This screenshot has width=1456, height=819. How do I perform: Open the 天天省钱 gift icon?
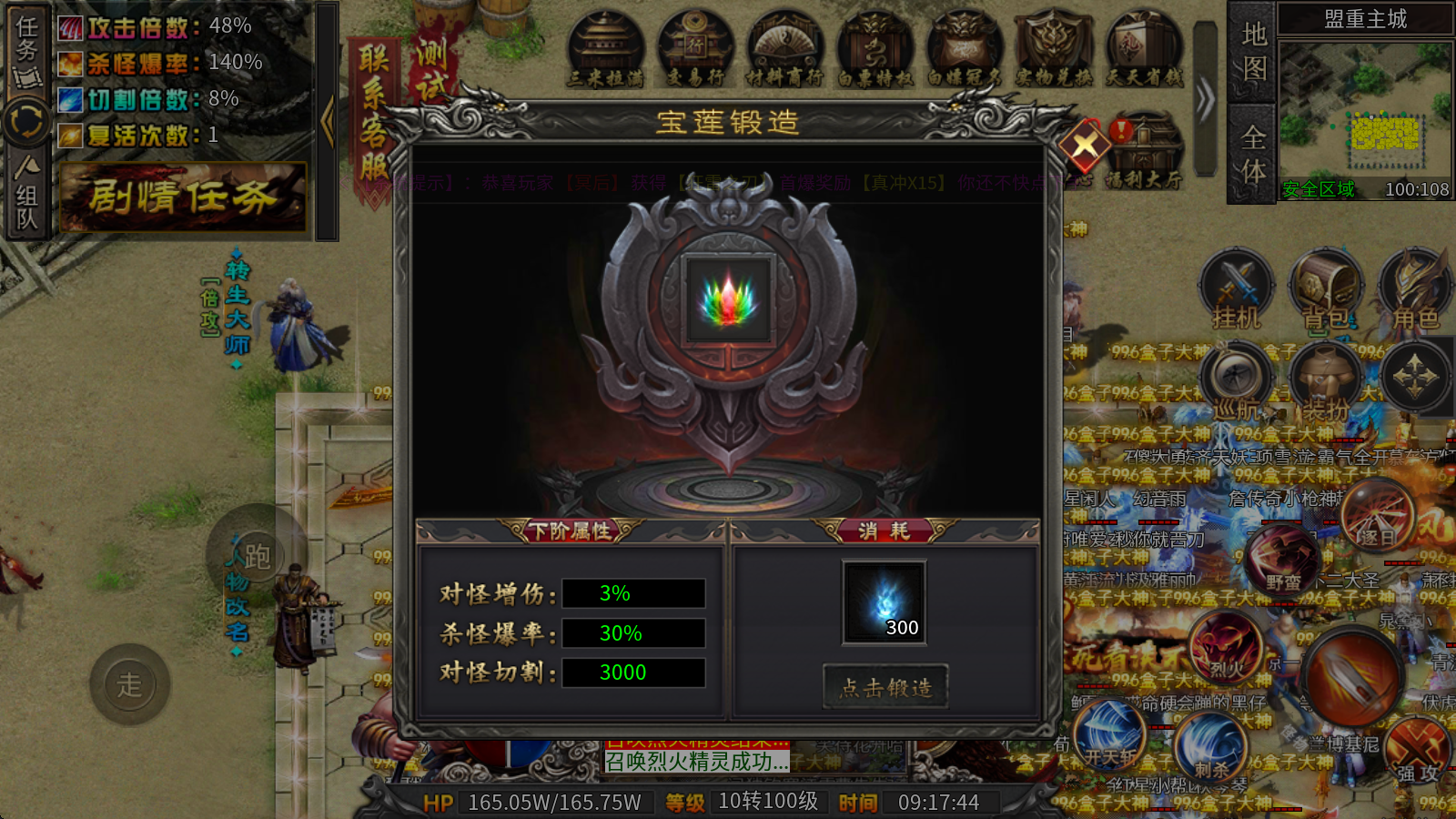click(x=1144, y=50)
